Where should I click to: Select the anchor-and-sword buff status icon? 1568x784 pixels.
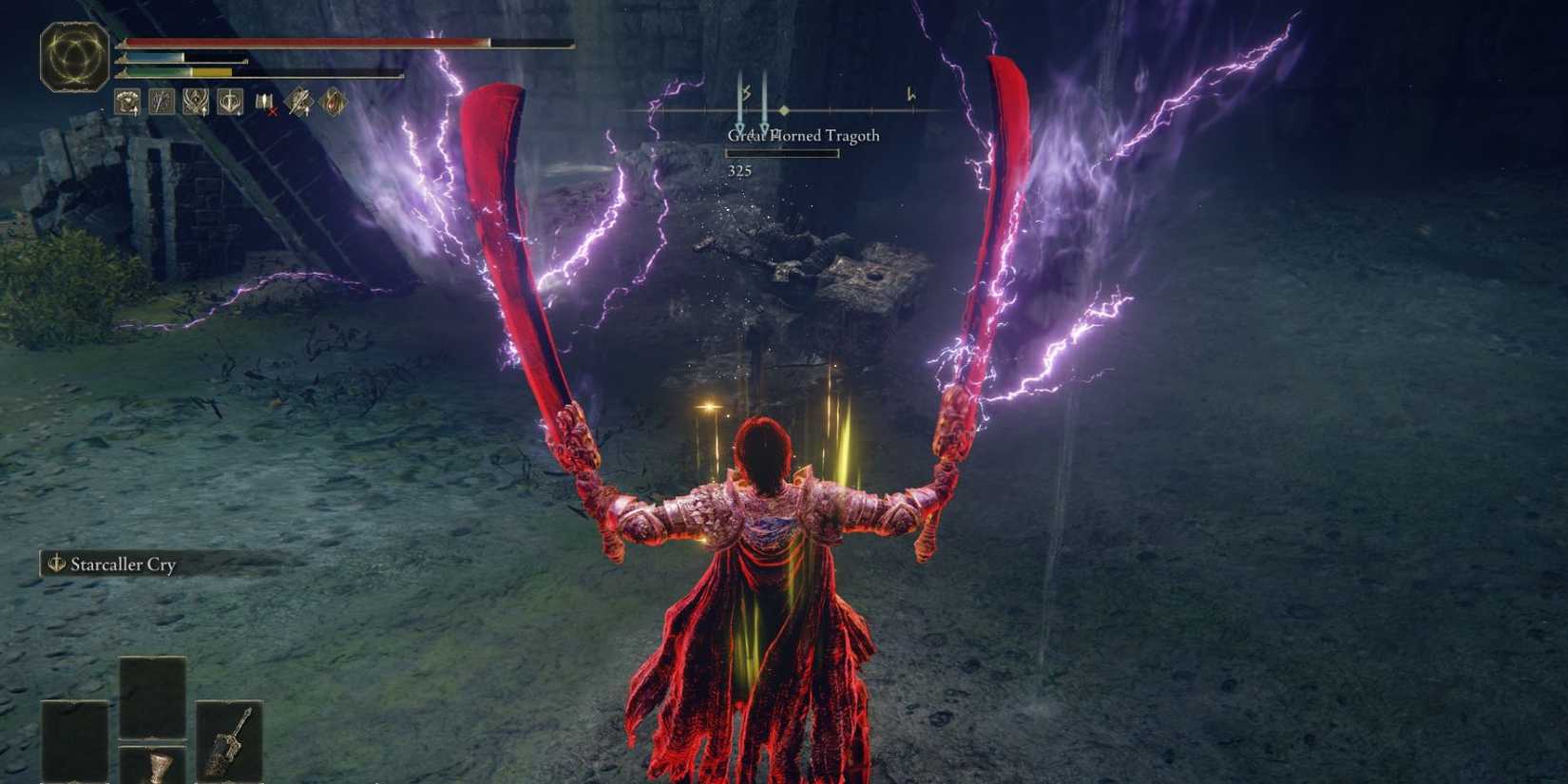point(229,102)
